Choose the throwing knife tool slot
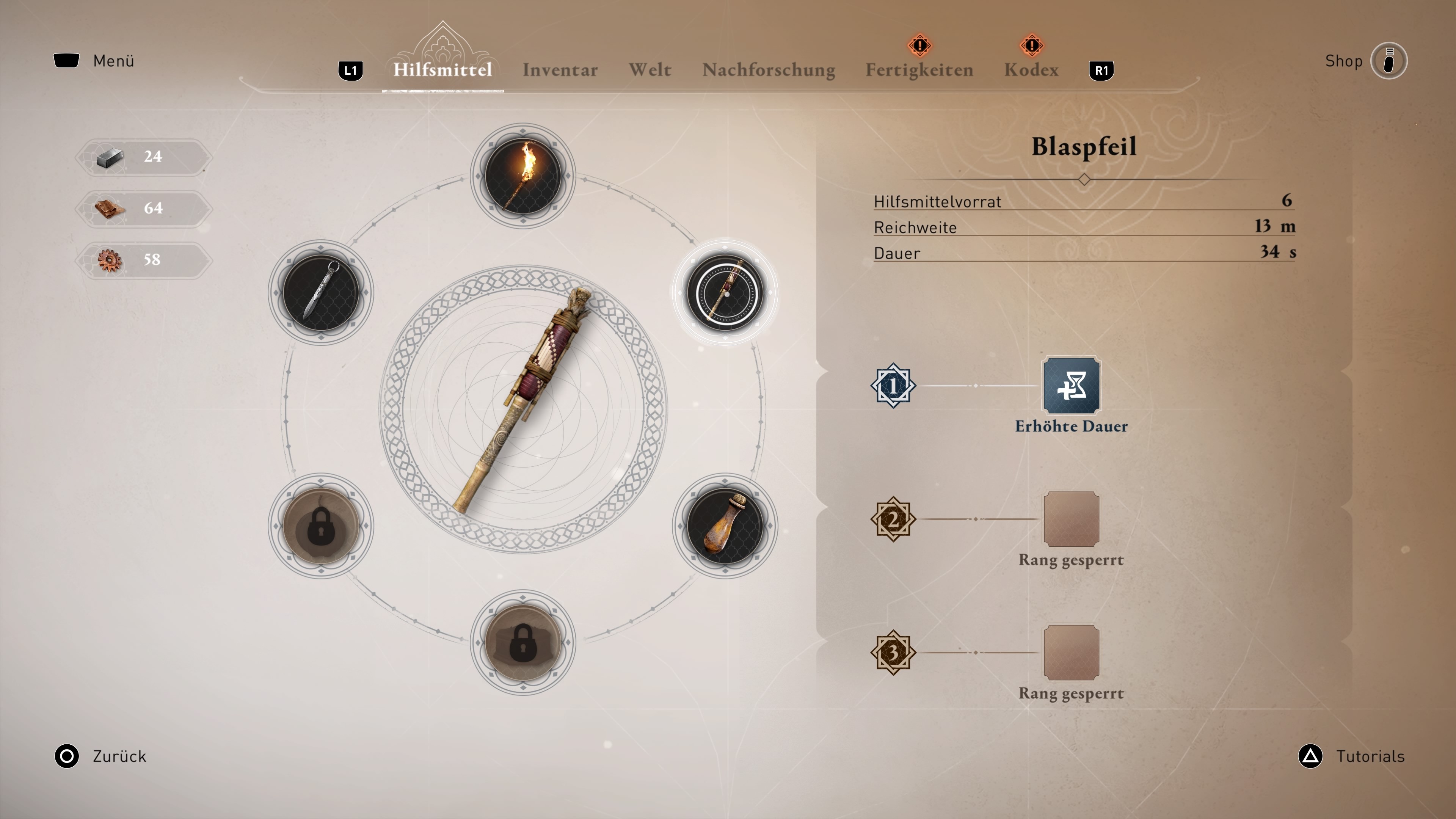1456x819 pixels. (x=320, y=292)
